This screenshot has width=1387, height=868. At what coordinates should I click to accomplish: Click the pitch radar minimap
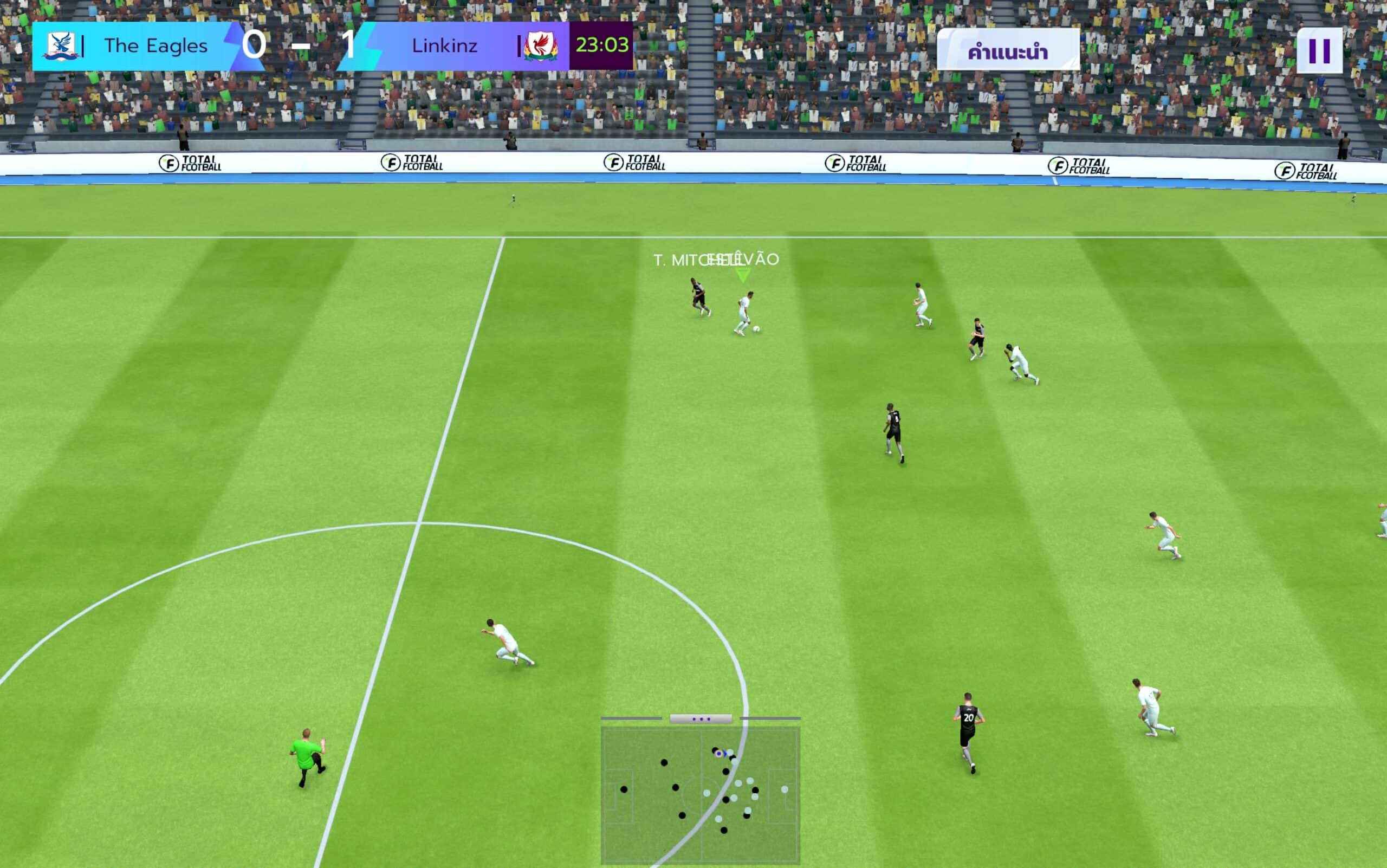(x=700, y=794)
